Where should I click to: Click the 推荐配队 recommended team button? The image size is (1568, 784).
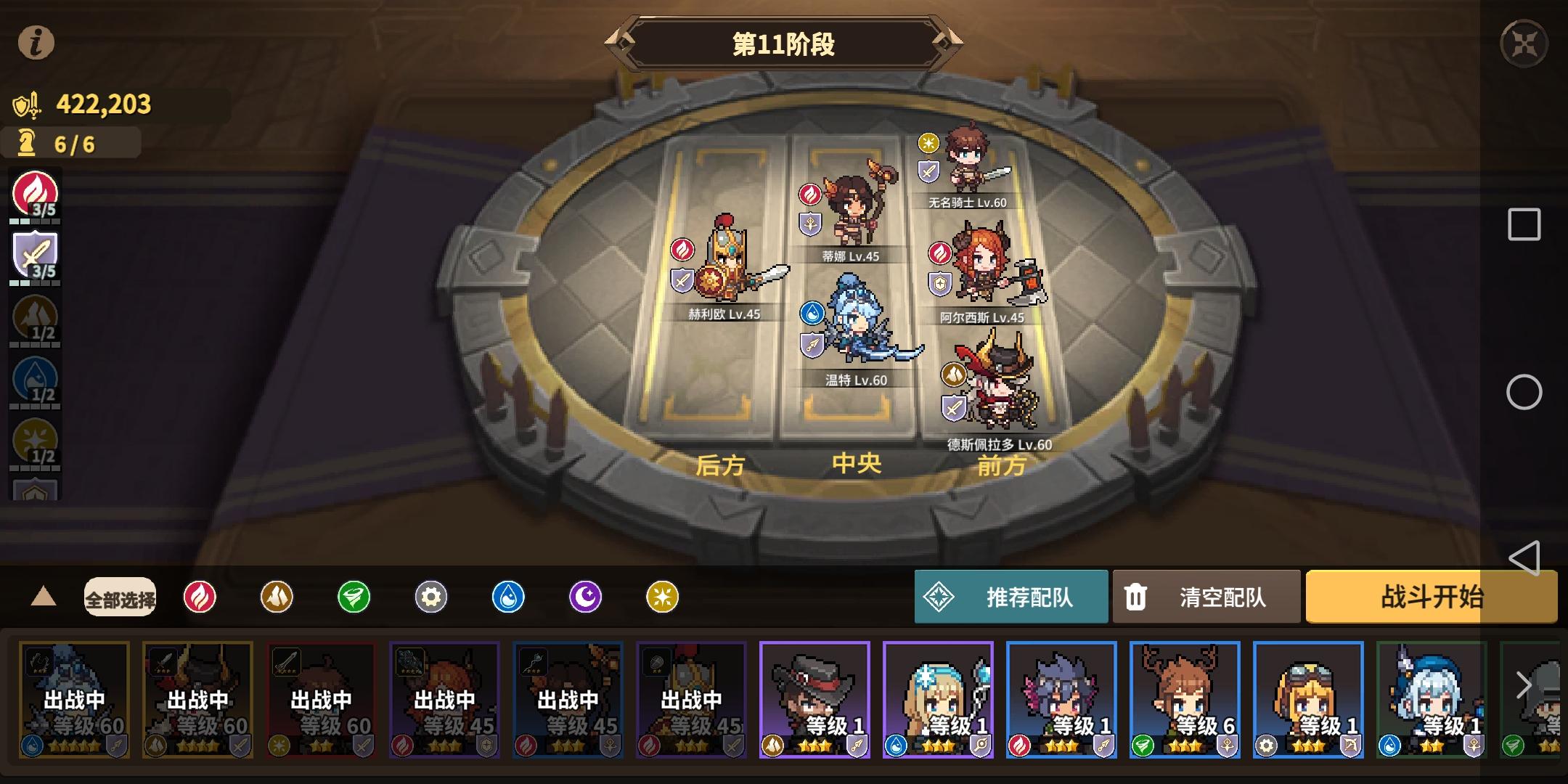[x=1013, y=597]
